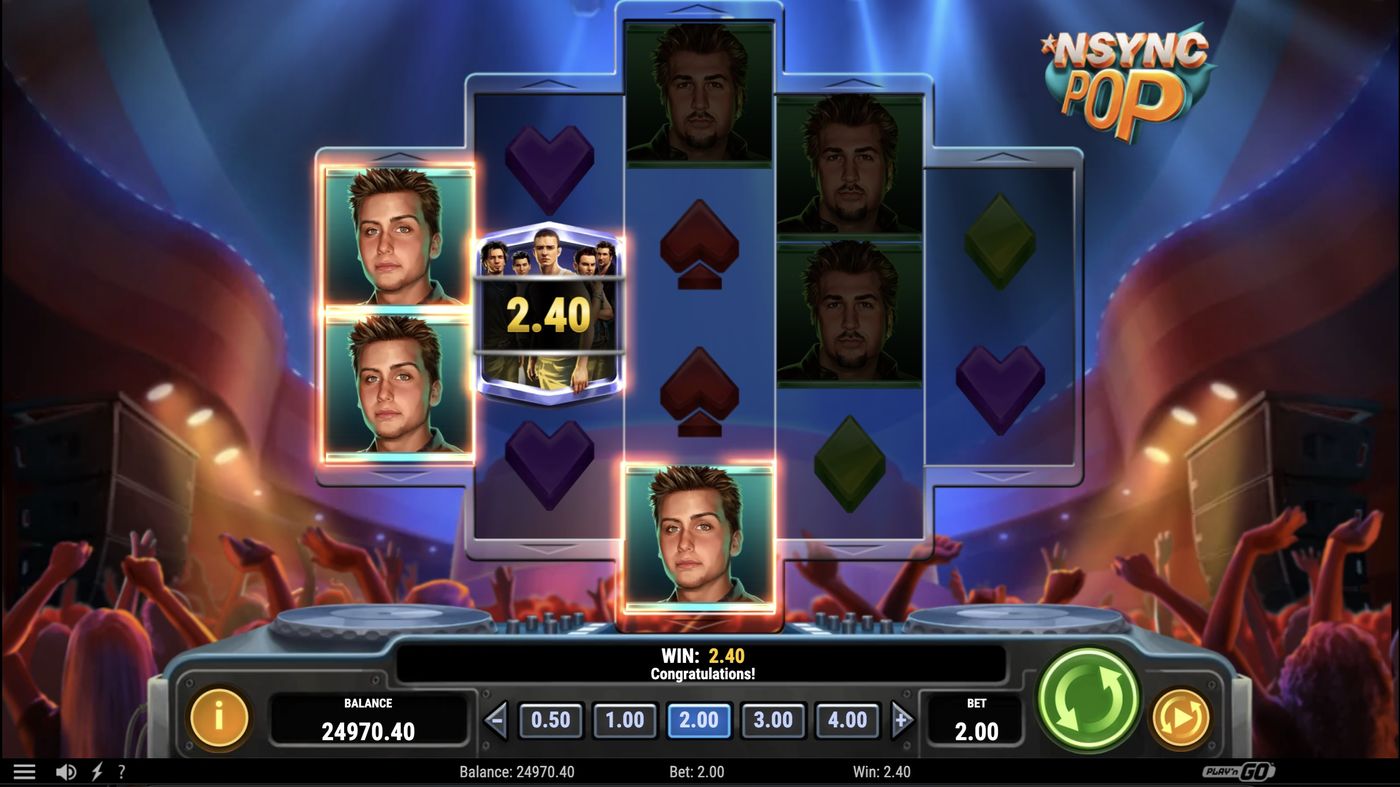This screenshot has height=787, width=1400.
Task: Open the hamburger menu bottom left
Action: coord(24,770)
